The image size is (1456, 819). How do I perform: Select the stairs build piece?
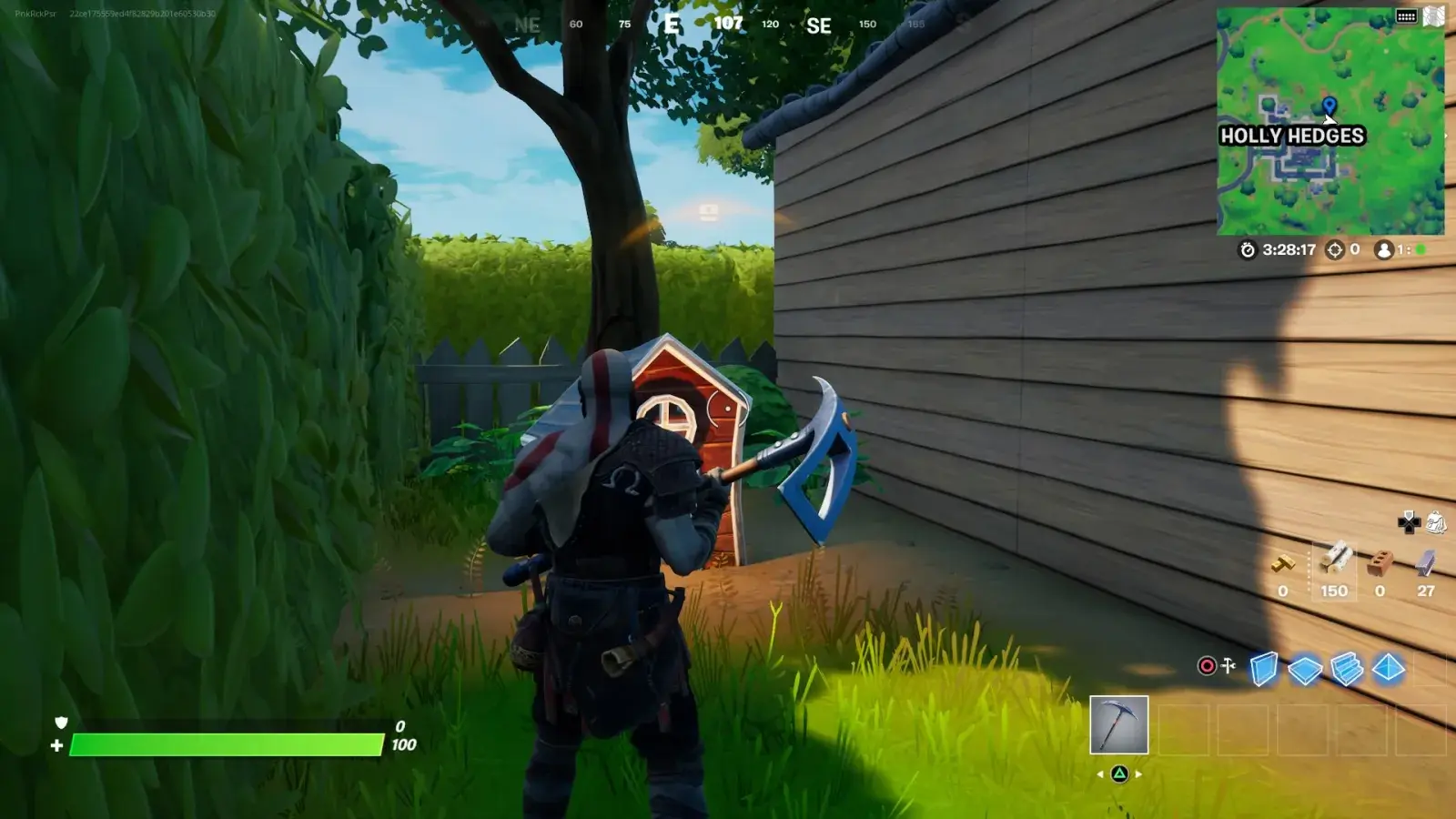point(1348,666)
